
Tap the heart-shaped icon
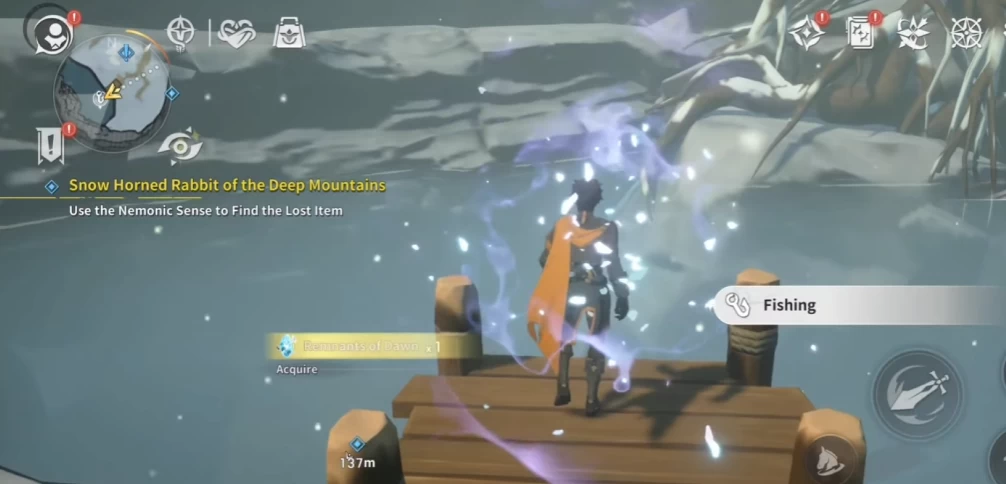point(237,33)
